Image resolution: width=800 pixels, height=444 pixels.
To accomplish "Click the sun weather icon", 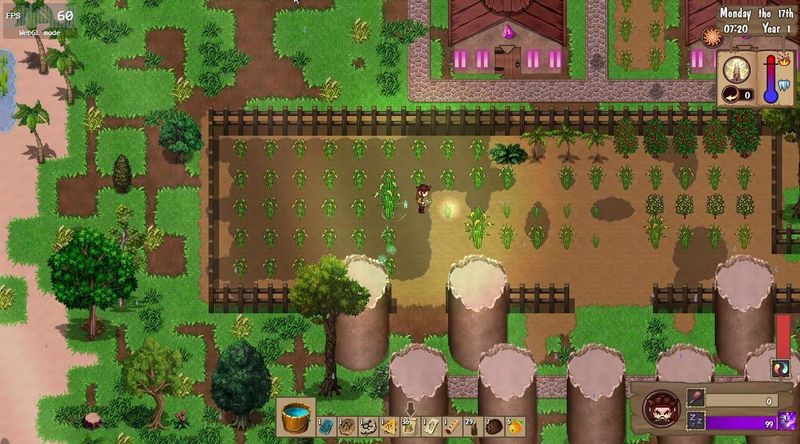I will click(711, 38).
